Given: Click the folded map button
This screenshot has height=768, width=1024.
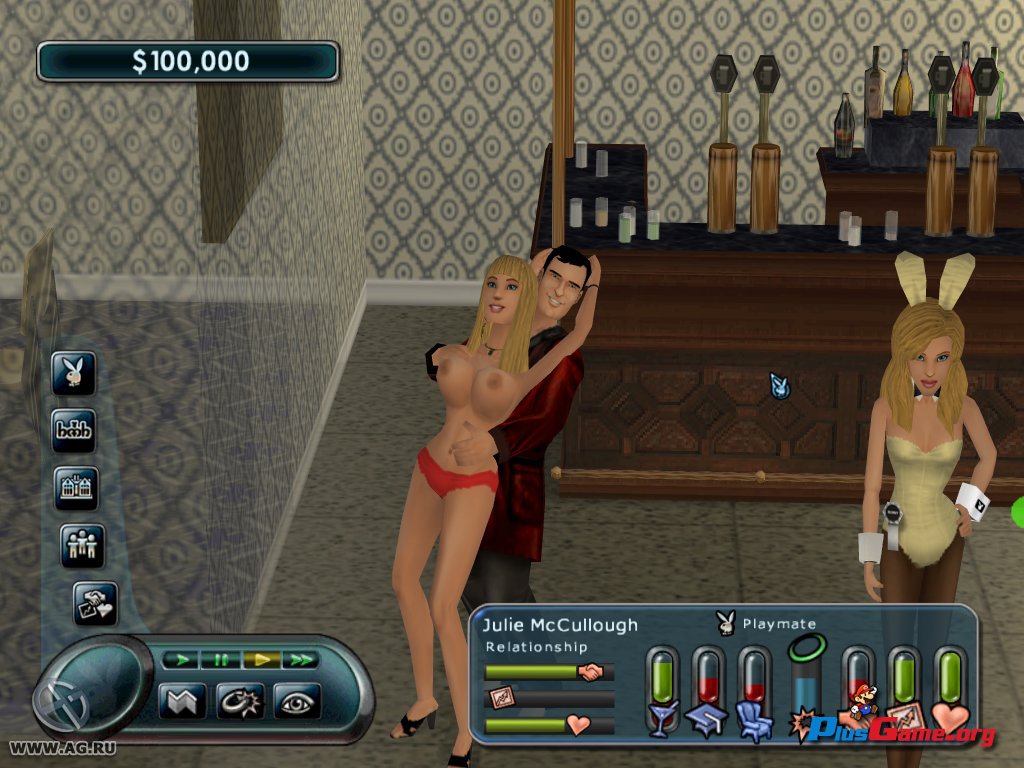Looking at the screenshot, I should click(182, 701).
